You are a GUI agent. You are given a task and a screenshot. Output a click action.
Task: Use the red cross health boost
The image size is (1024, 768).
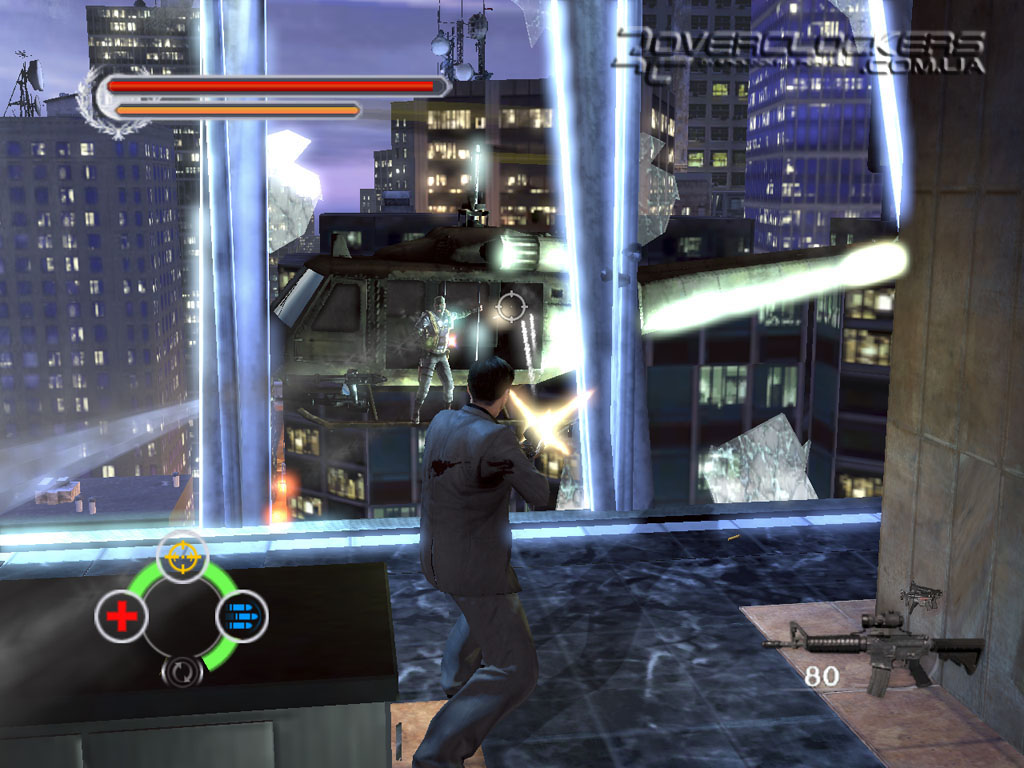120,617
